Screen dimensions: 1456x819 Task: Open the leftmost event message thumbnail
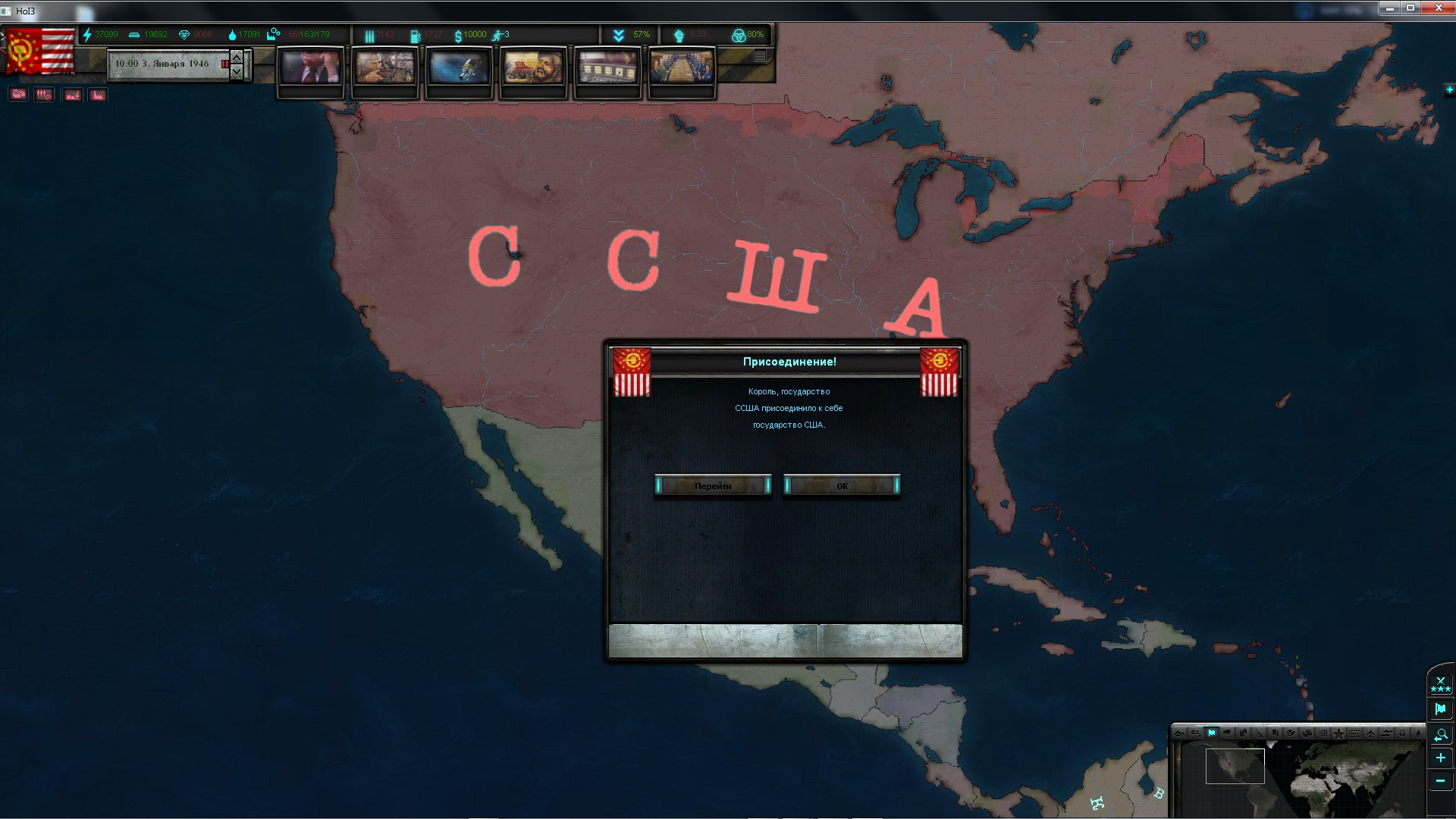311,68
